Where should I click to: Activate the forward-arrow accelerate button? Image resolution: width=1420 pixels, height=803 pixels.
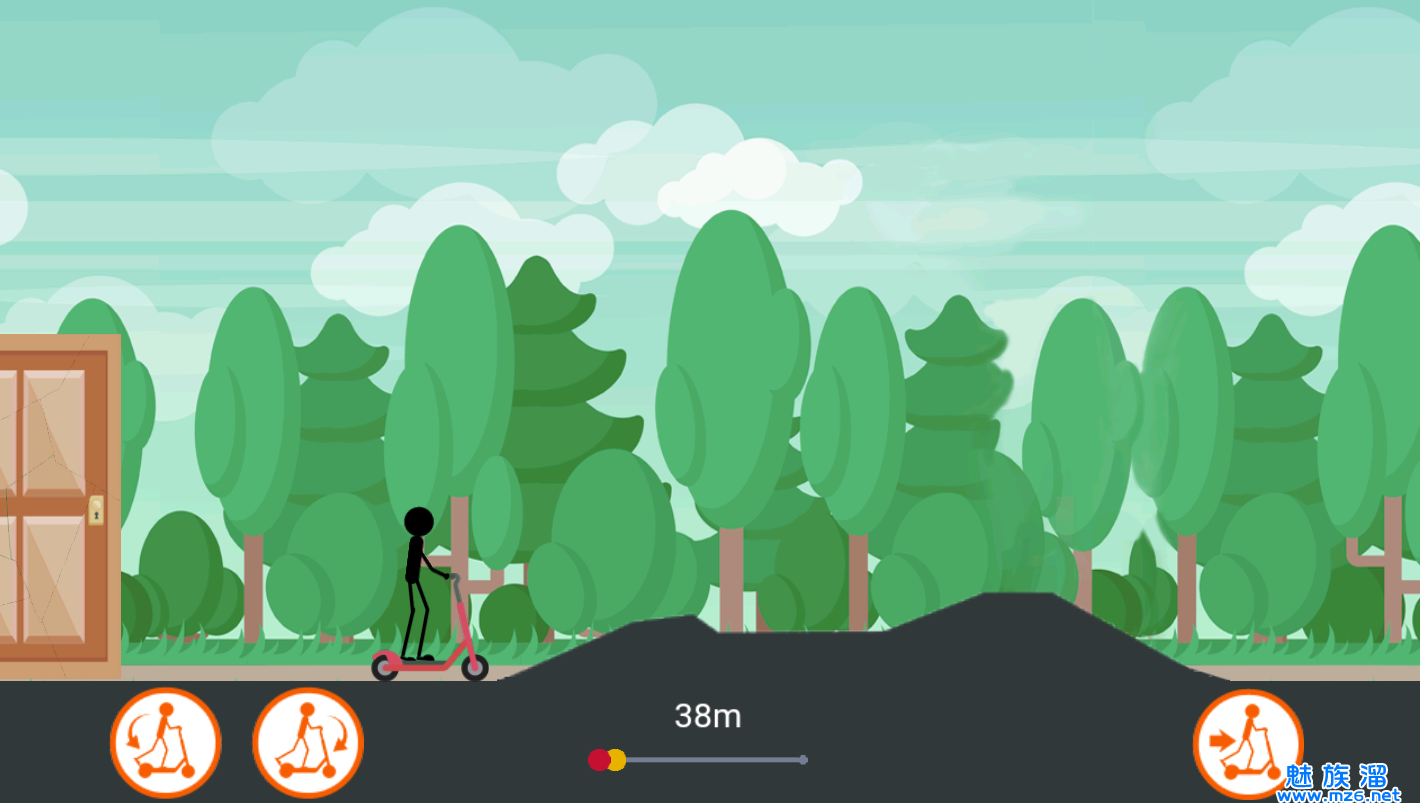[x=1247, y=744]
